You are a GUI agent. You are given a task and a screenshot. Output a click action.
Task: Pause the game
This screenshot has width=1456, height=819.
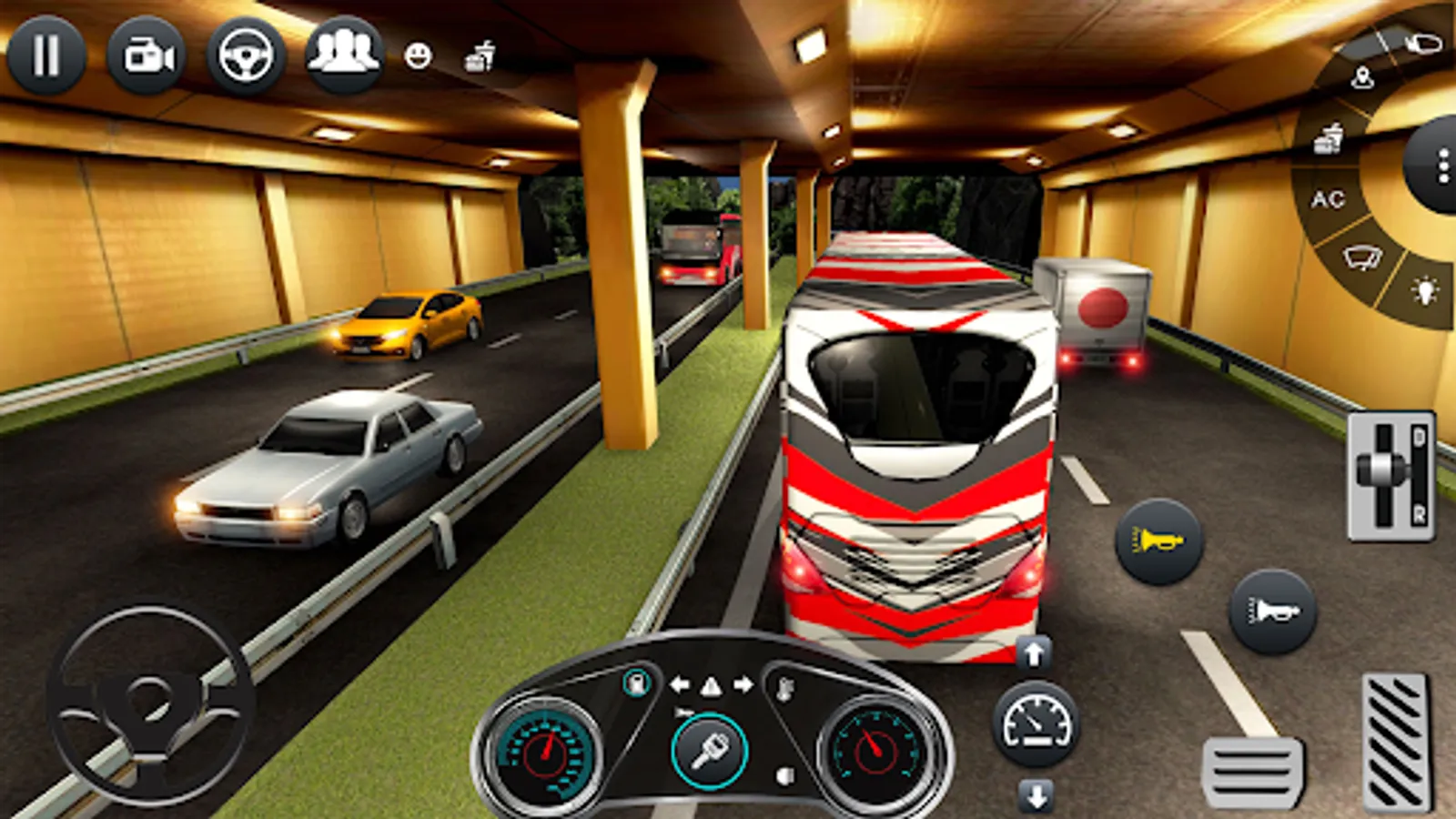pyautogui.click(x=46, y=56)
